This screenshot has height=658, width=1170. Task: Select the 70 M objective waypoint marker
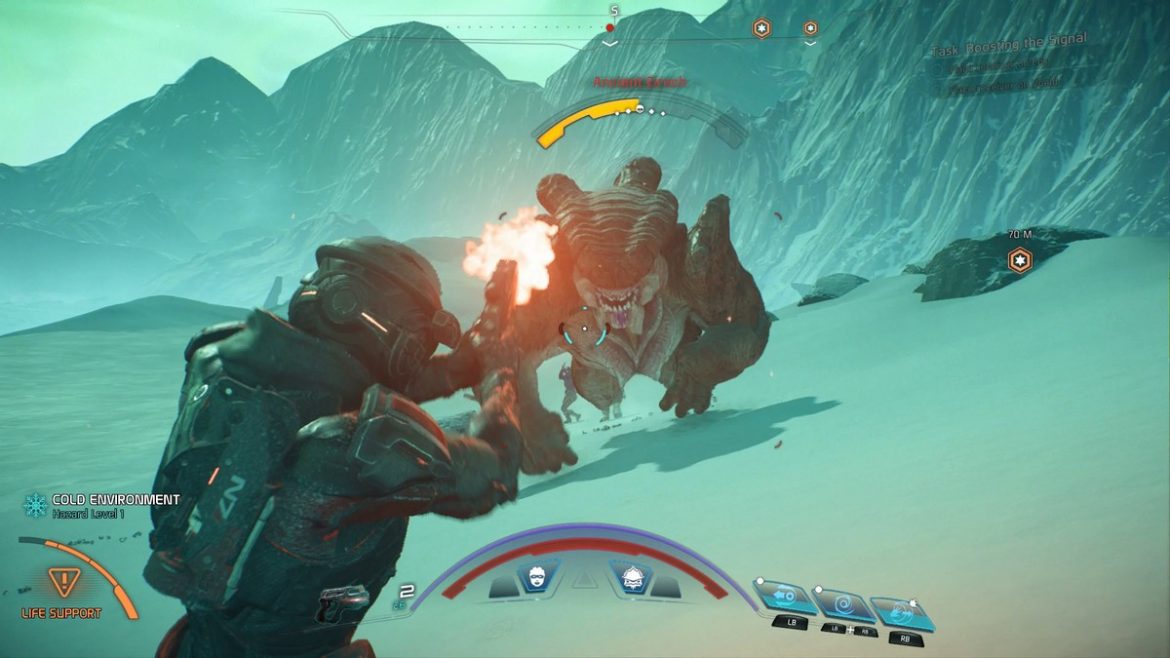tap(1019, 260)
